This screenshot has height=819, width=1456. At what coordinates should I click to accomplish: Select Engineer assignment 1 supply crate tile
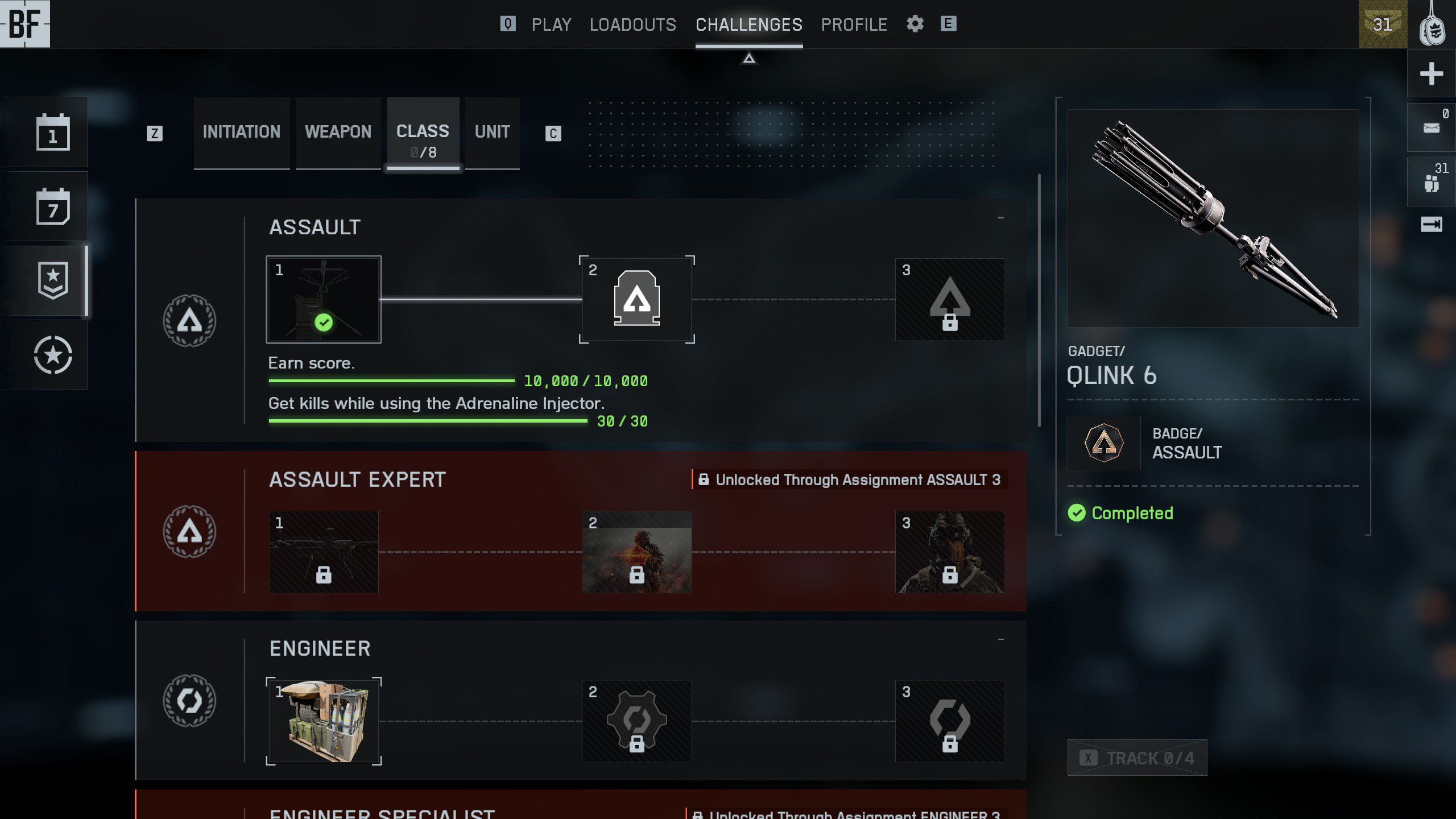click(324, 721)
